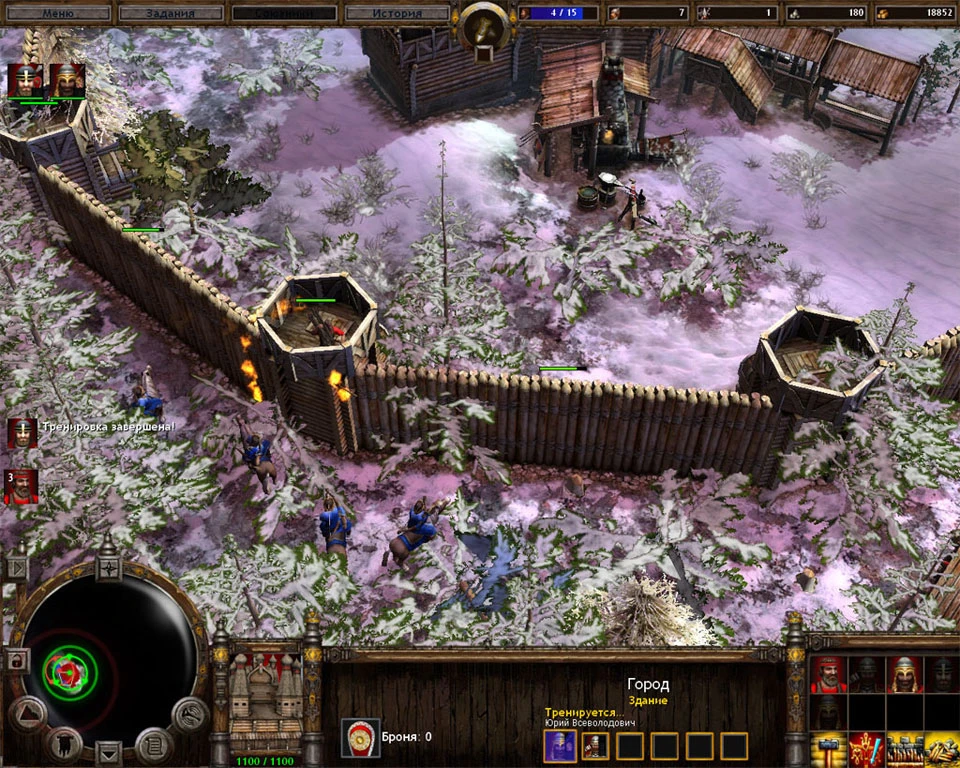Image resolution: width=960 pixels, height=768 pixels.
Task: Train the red-hat bearded peasant unit
Action: click(828, 675)
